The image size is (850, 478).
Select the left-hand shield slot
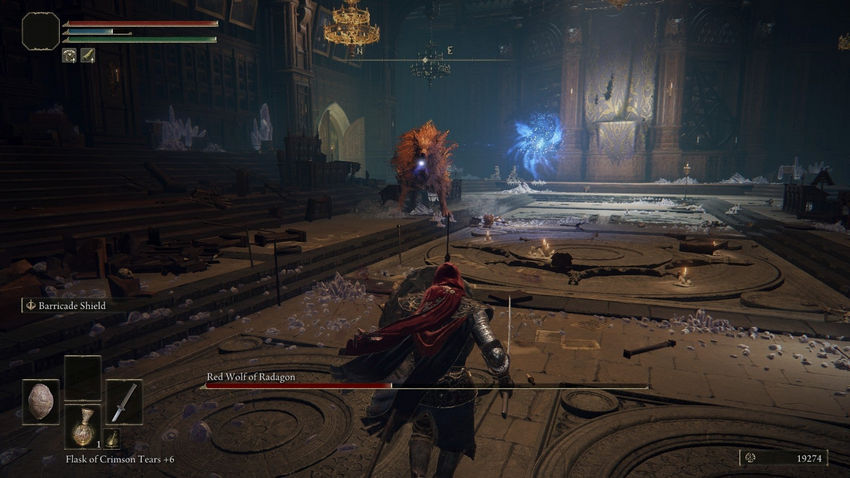[41, 401]
